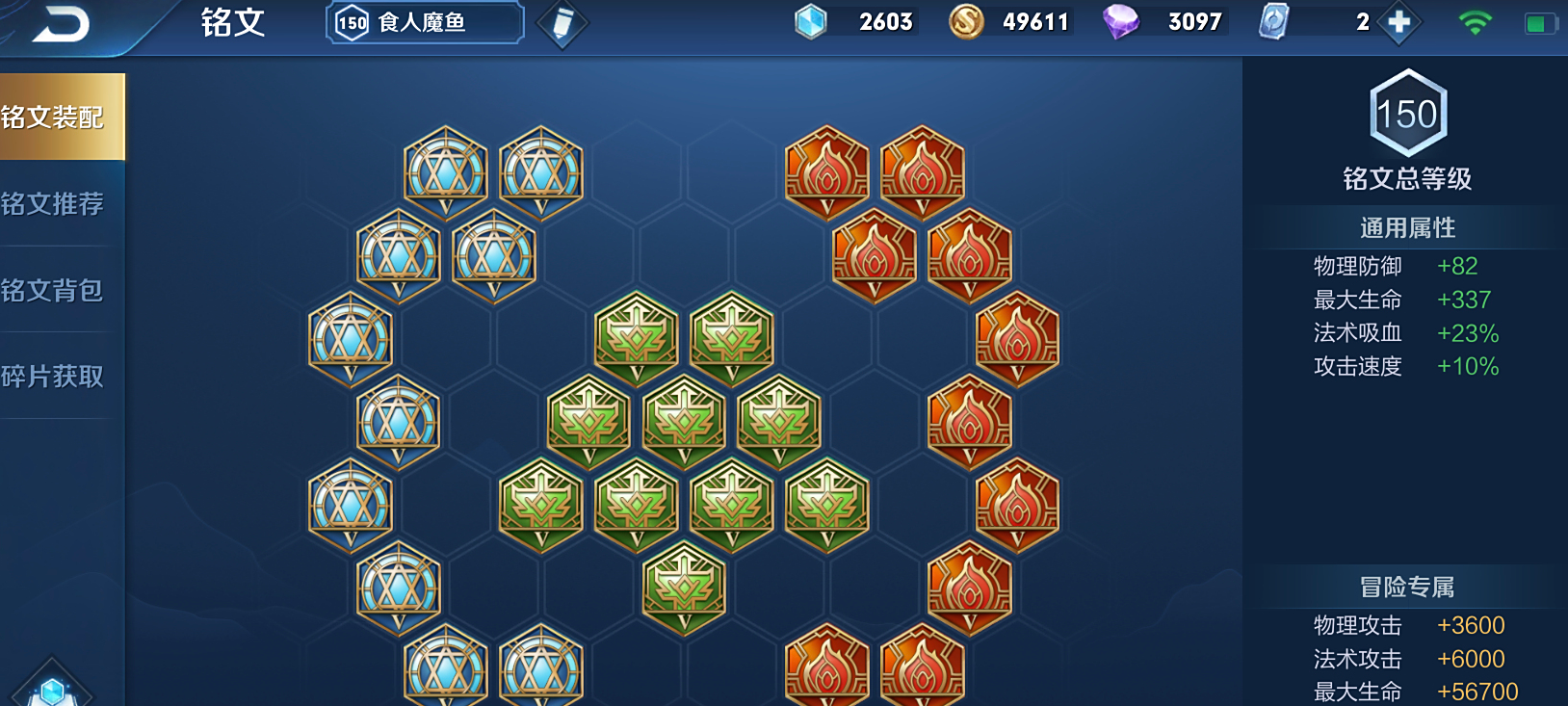
Task: Show the 铭文背包 tab
Action: (56, 290)
